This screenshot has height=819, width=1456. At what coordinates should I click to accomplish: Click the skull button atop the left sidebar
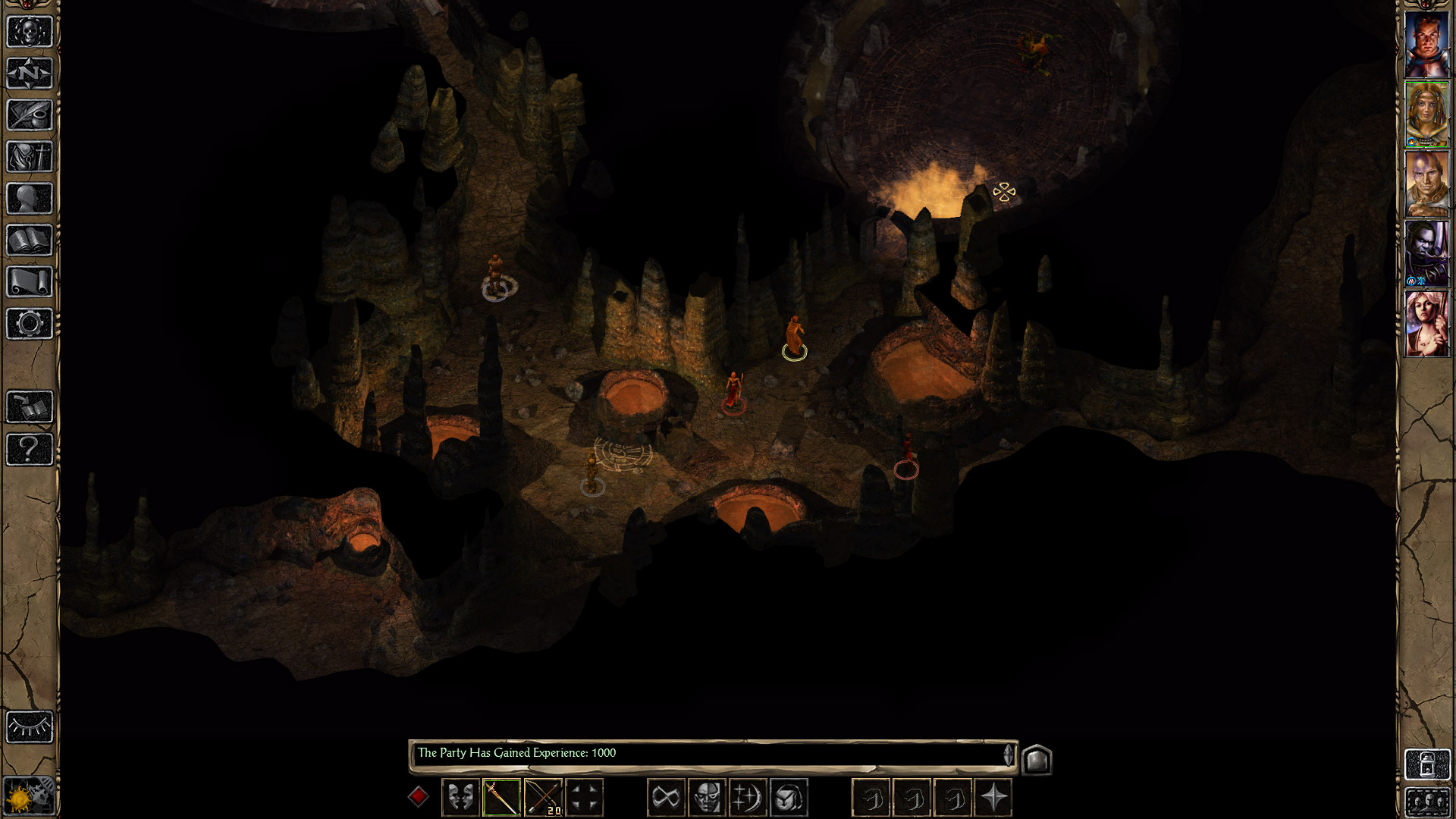click(x=30, y=32)
